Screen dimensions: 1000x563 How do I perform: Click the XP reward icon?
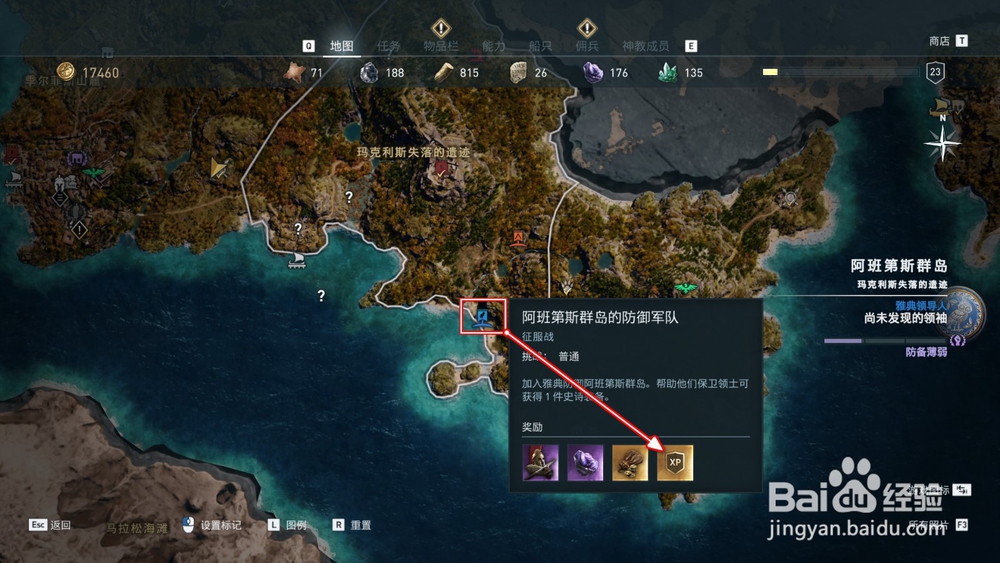(x=675, y=463)
